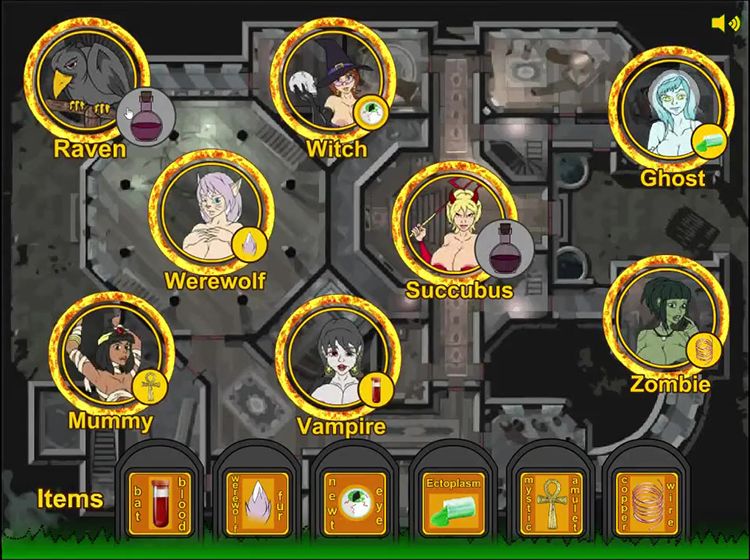This screenshot has height=560, width=750.
Task: Choose the Witch character portrait
Action: [x=333, y=80]
